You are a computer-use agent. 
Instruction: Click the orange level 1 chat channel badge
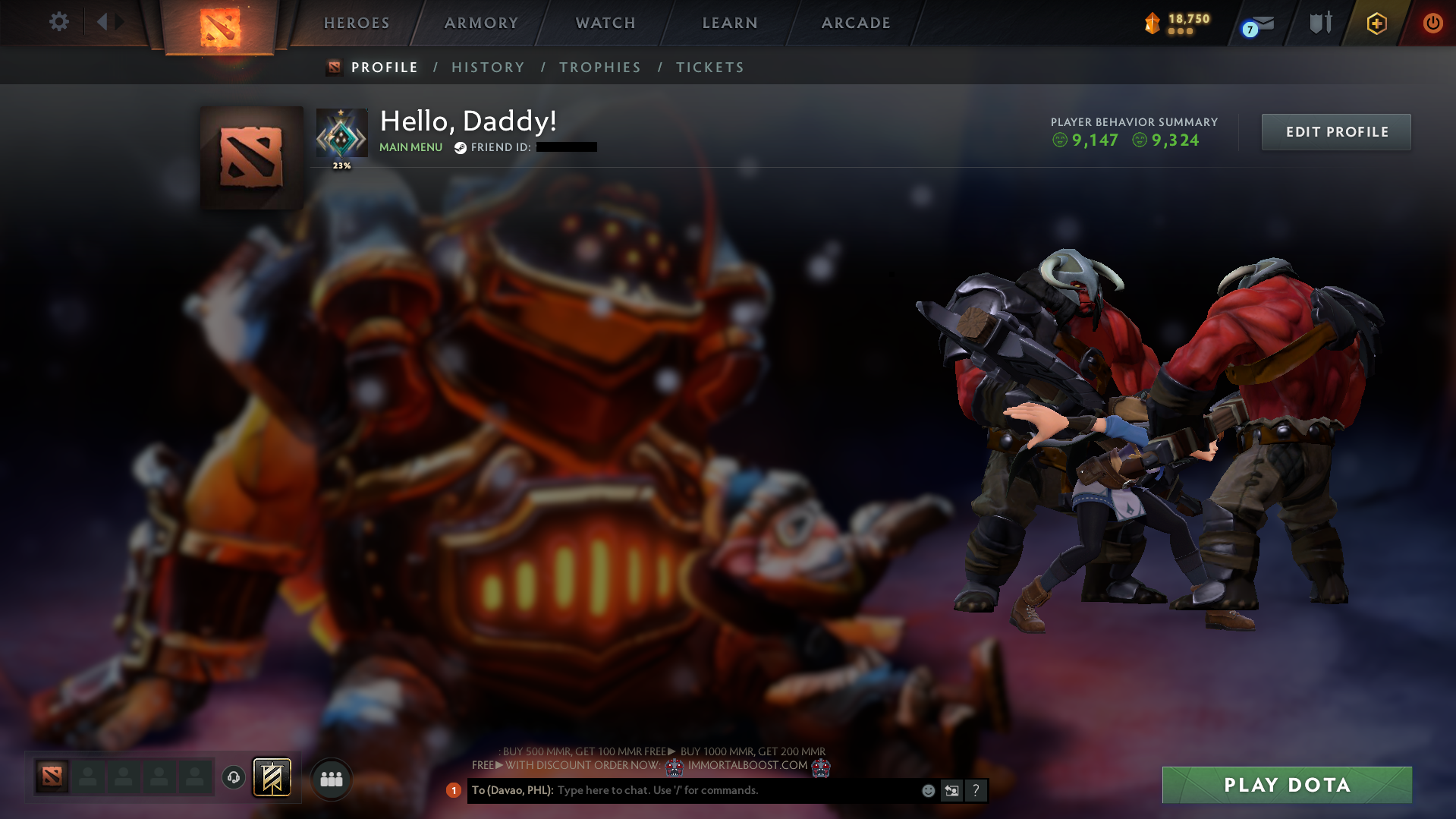click(453, 790)
